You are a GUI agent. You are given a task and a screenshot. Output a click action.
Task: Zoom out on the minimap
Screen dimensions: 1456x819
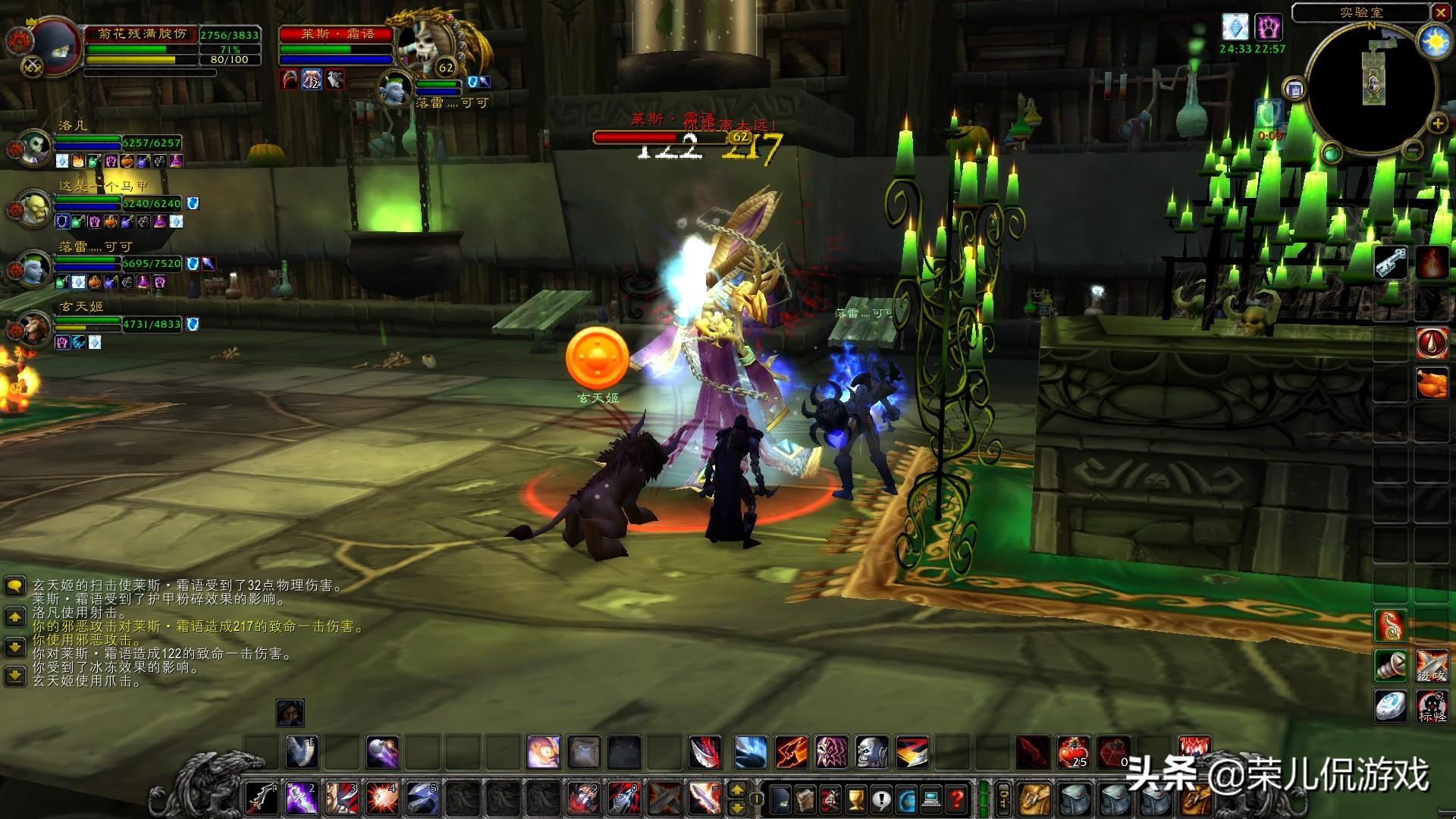(1411, 150)
